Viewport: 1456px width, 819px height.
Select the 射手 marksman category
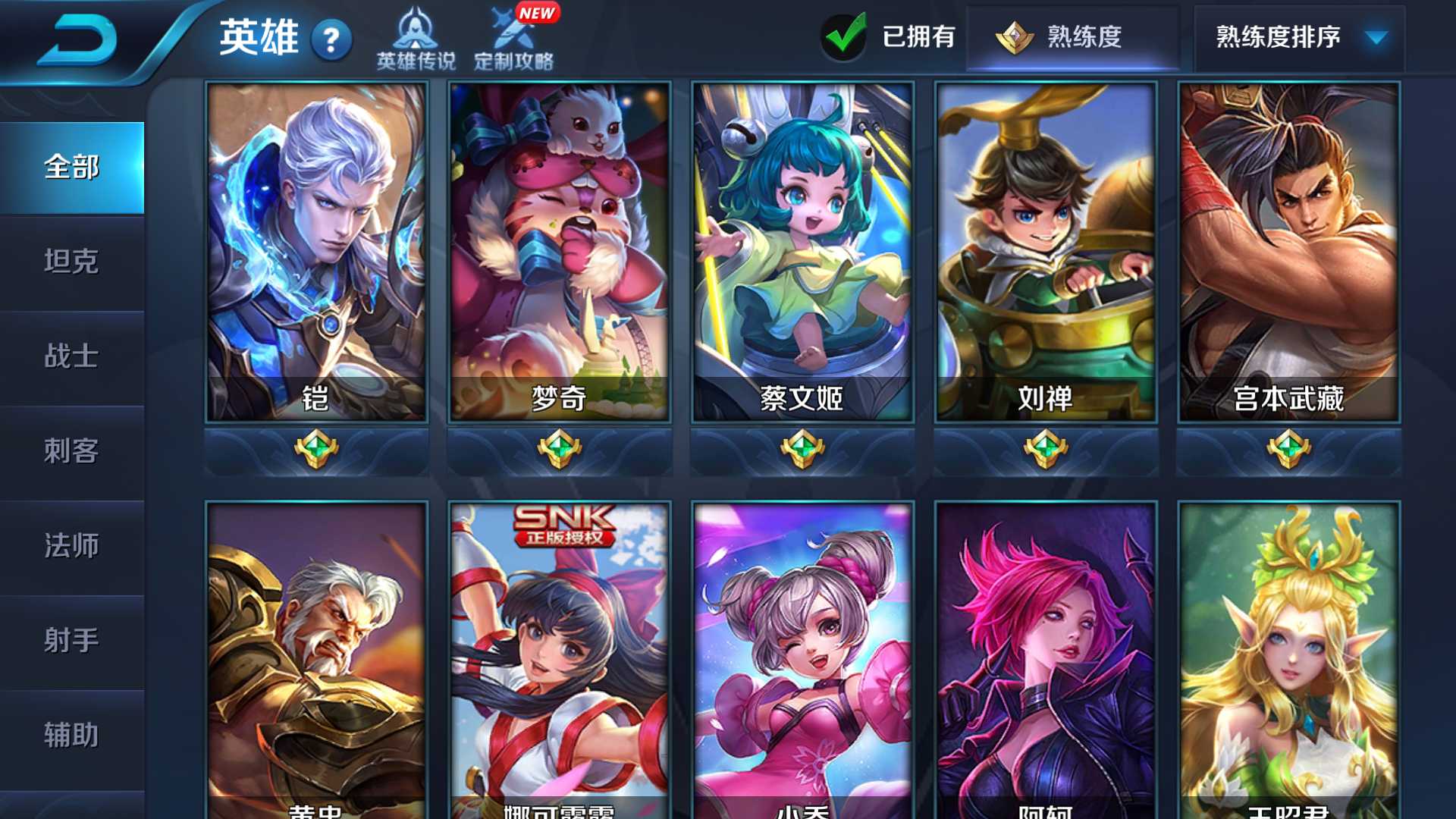pos(72,641)
